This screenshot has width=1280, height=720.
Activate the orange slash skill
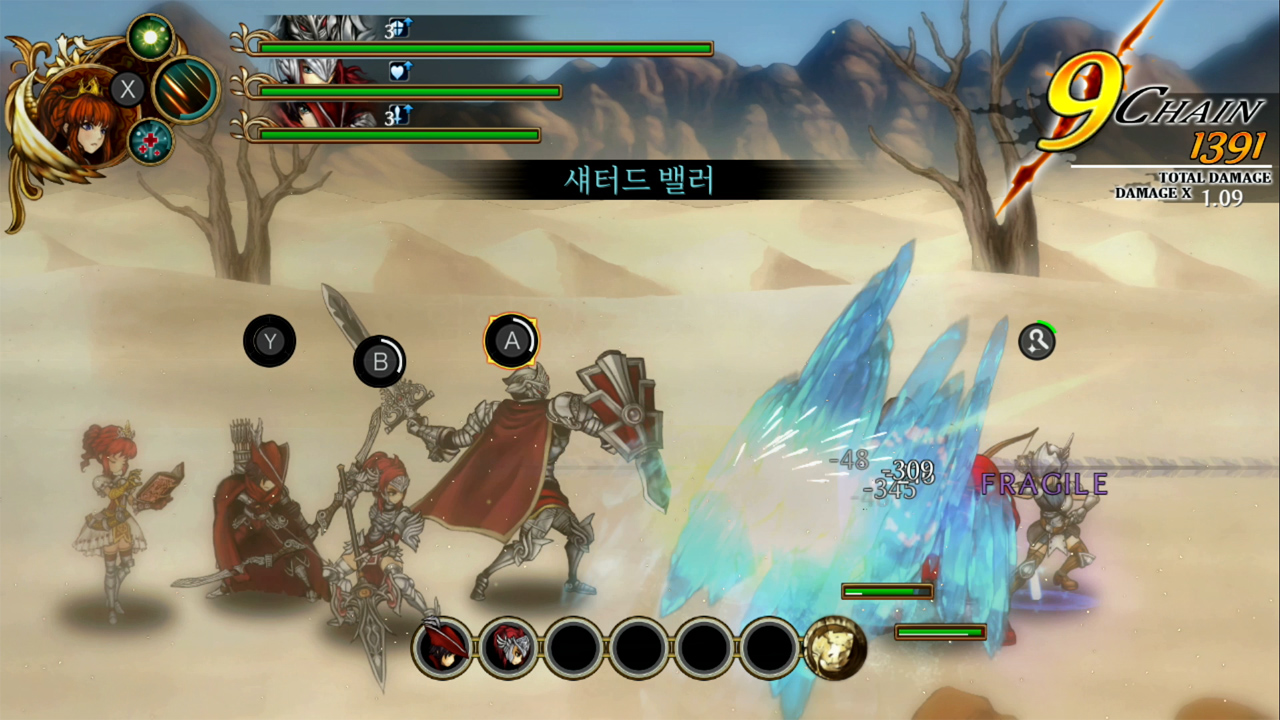click(186, 90)
